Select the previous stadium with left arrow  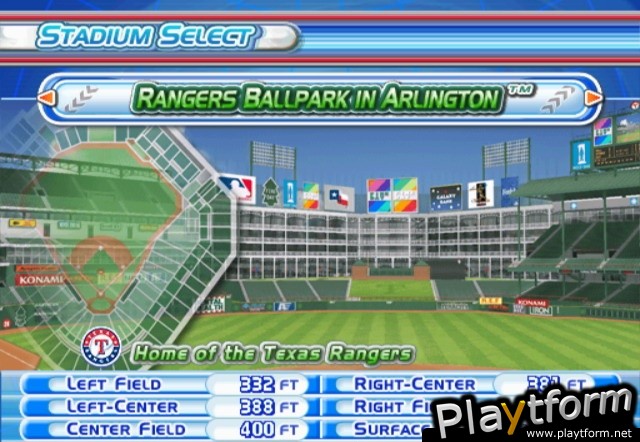click(x=47, y=98)
